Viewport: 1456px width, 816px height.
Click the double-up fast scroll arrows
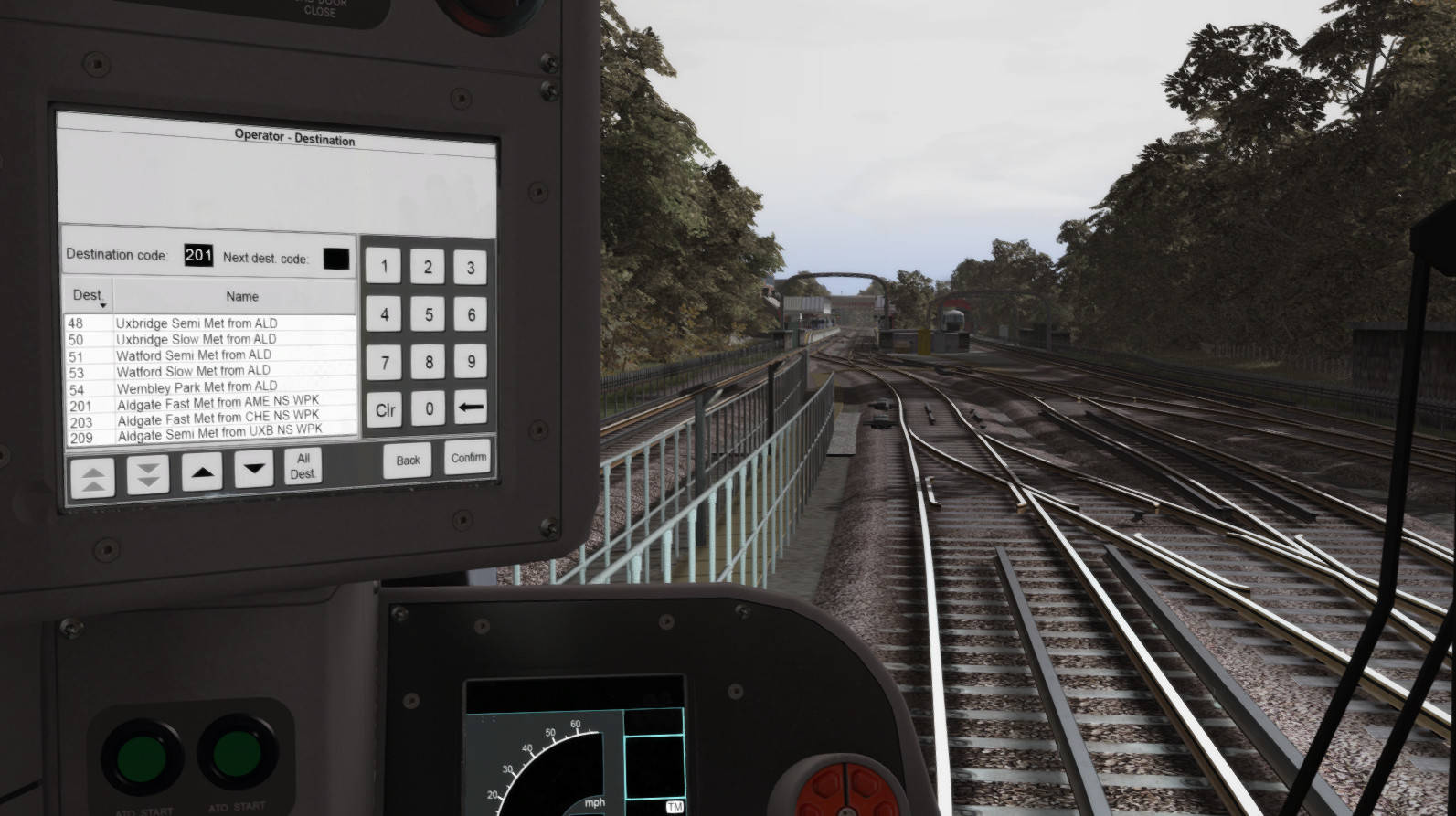pos(90,474)
